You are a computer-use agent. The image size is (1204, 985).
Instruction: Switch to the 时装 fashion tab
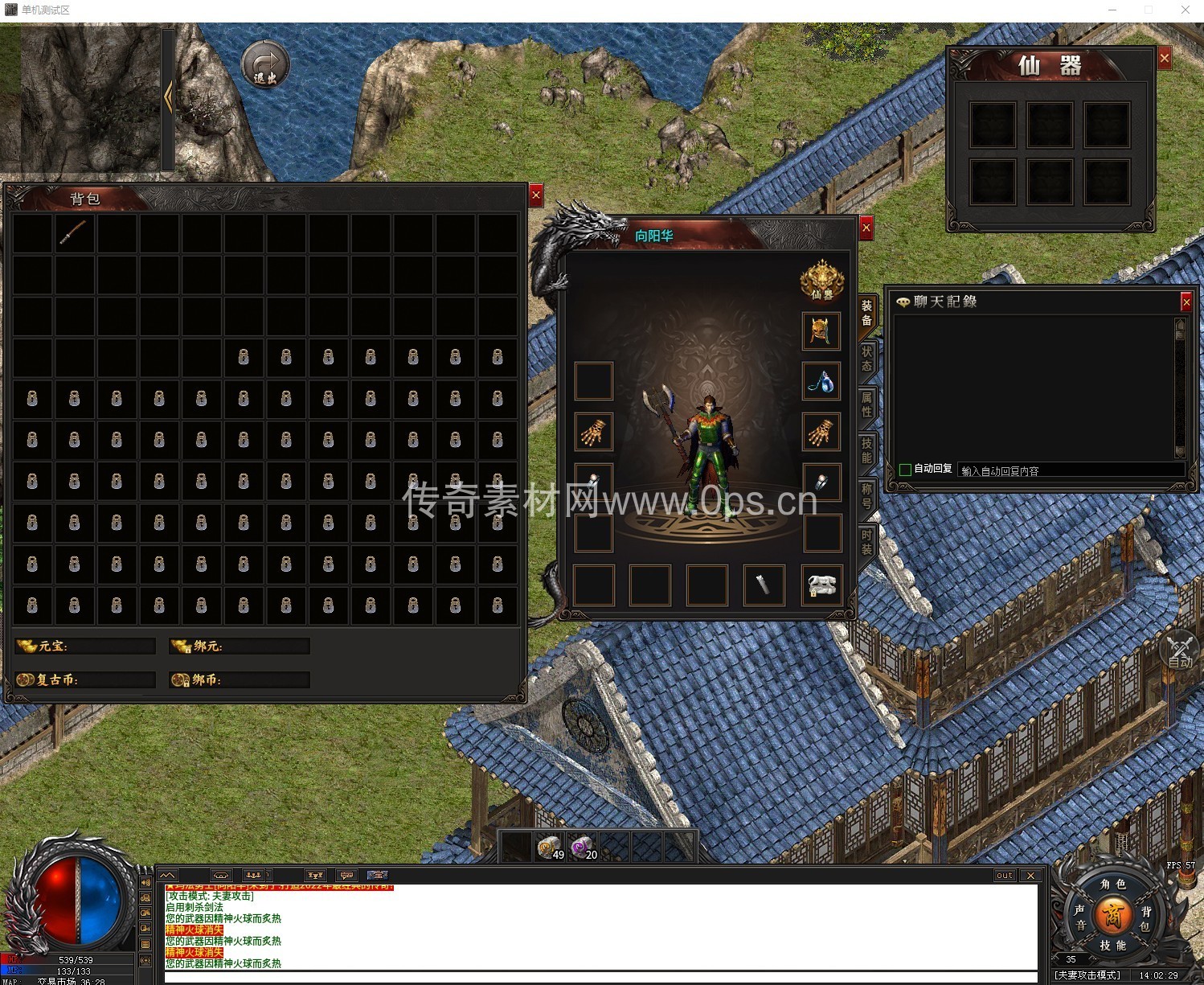866,542
